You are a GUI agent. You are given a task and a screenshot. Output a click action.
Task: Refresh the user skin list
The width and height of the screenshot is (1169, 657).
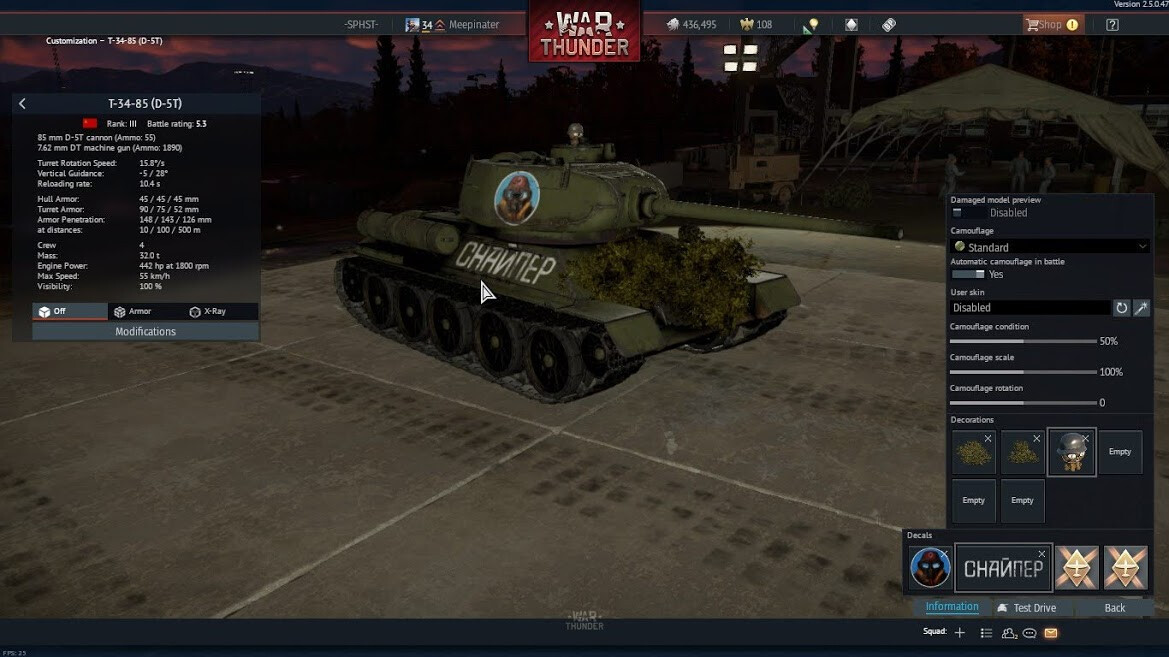[x=1122, y=308]
